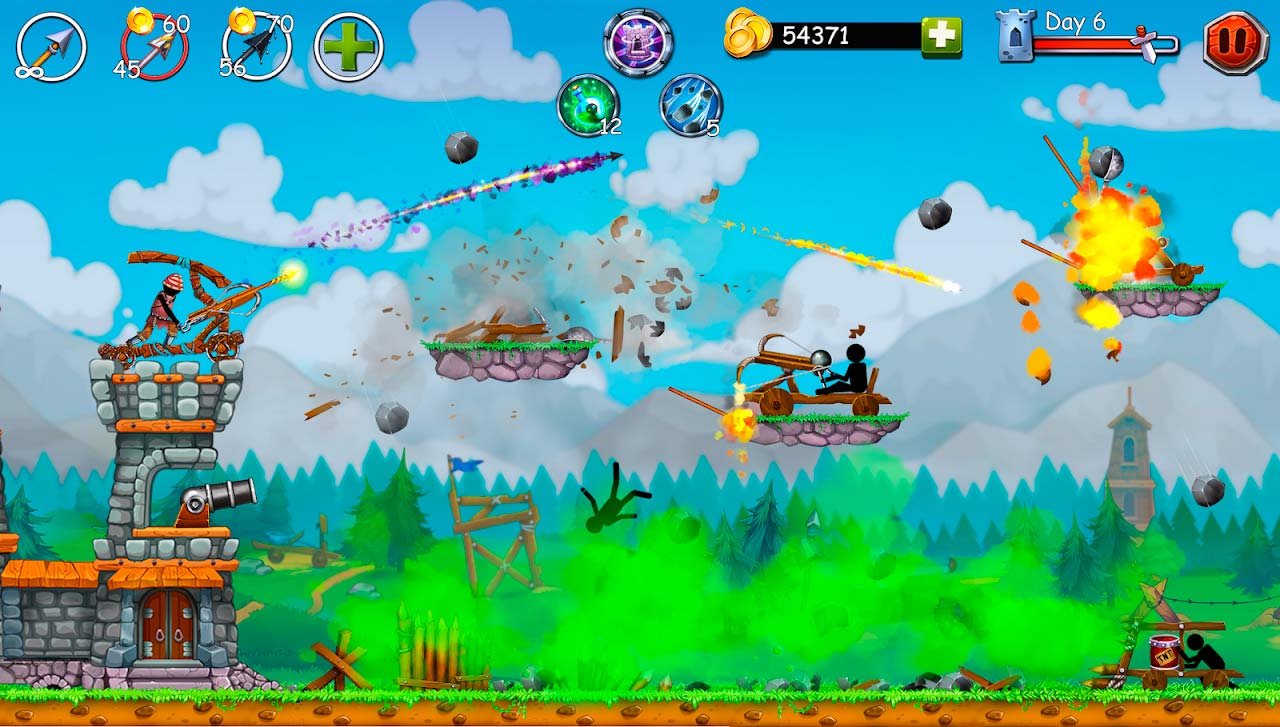Use the green poison potion ability

click(588, 105)
